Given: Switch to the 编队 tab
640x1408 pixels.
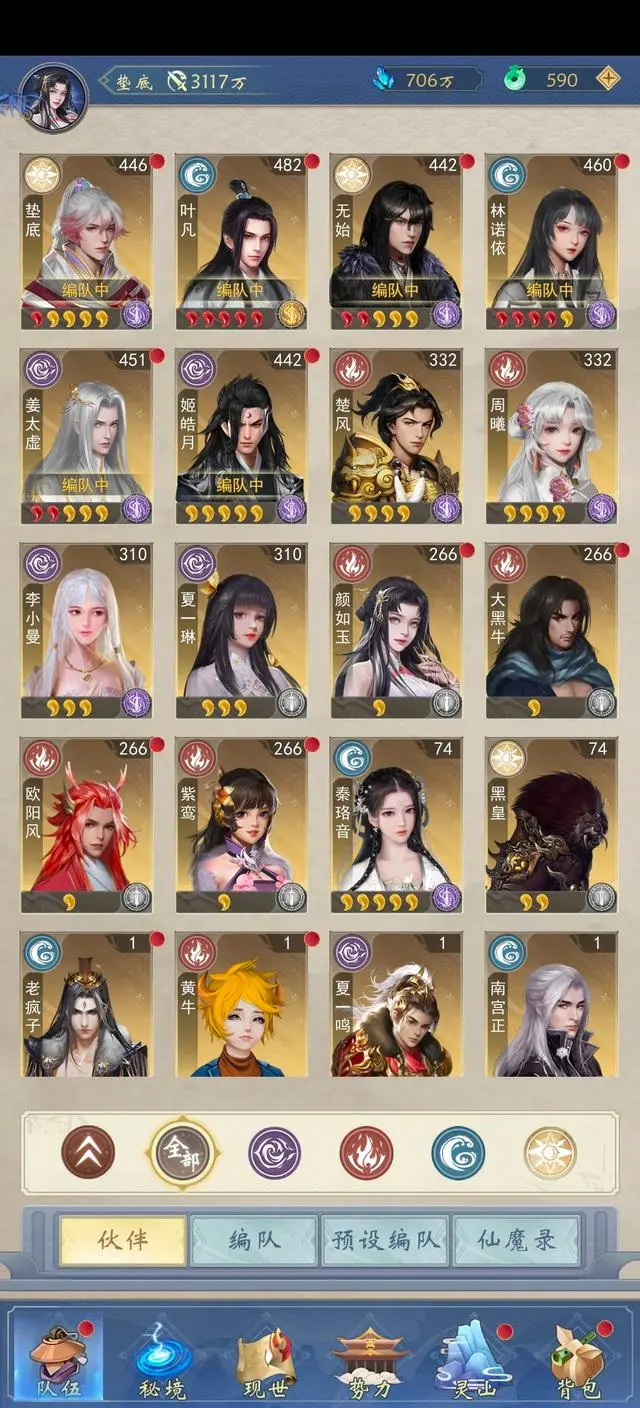Looking at the screenshot, I should [254, 1241].
